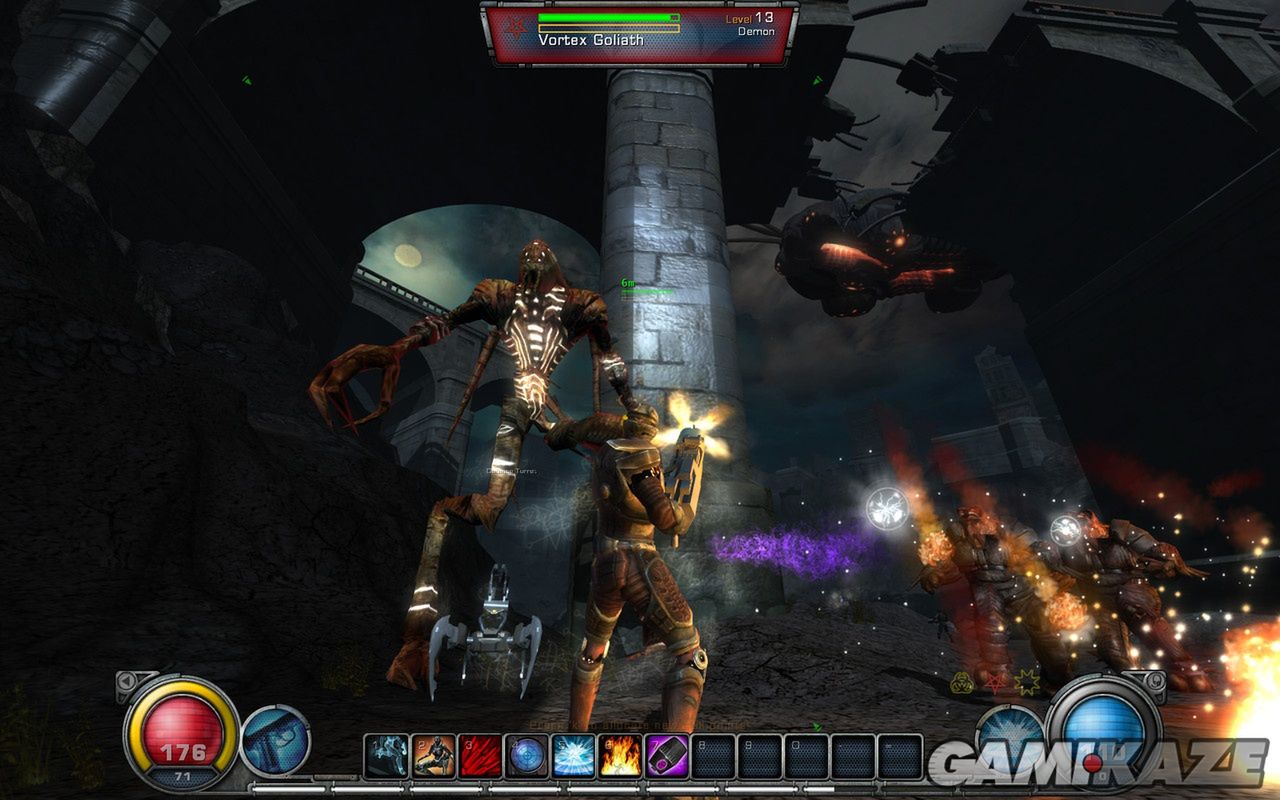Click the blue gun skill orb beside health
The width and height of the screenshot is (1280, 800).
point(276,740)
